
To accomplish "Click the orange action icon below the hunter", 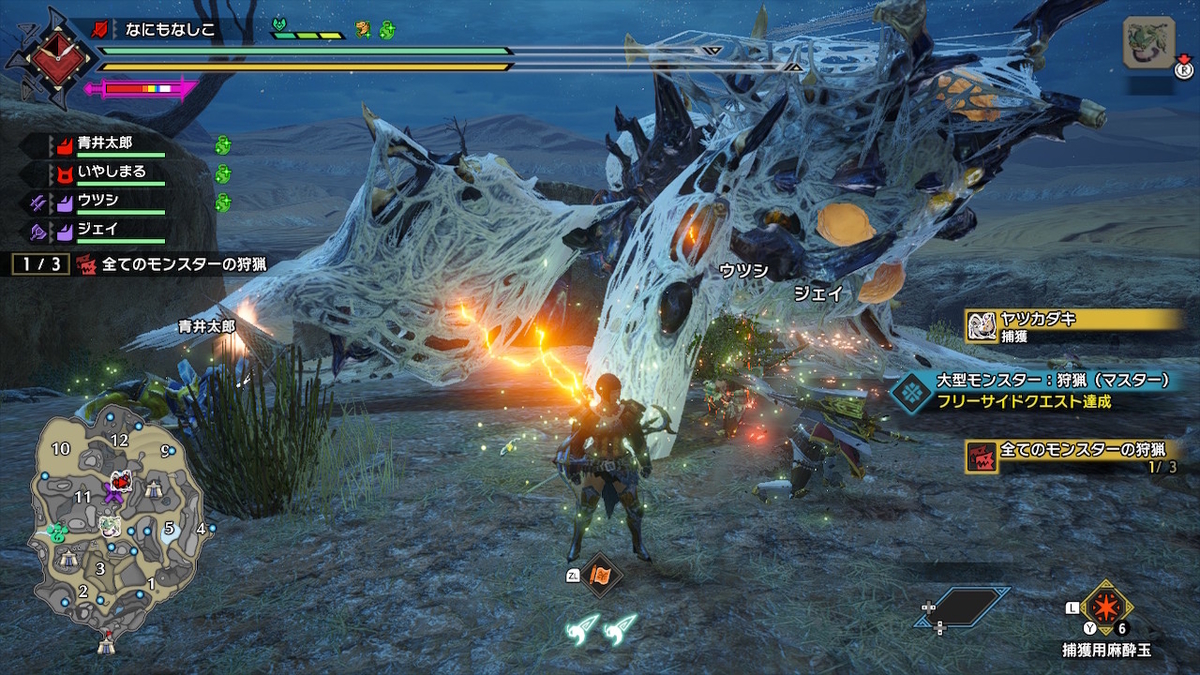I will [x=601, y=575].
